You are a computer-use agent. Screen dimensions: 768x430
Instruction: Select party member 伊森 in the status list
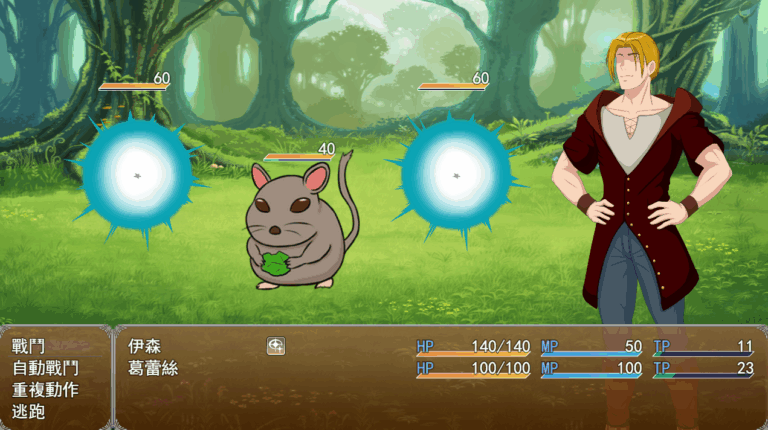tap(145, 347)
